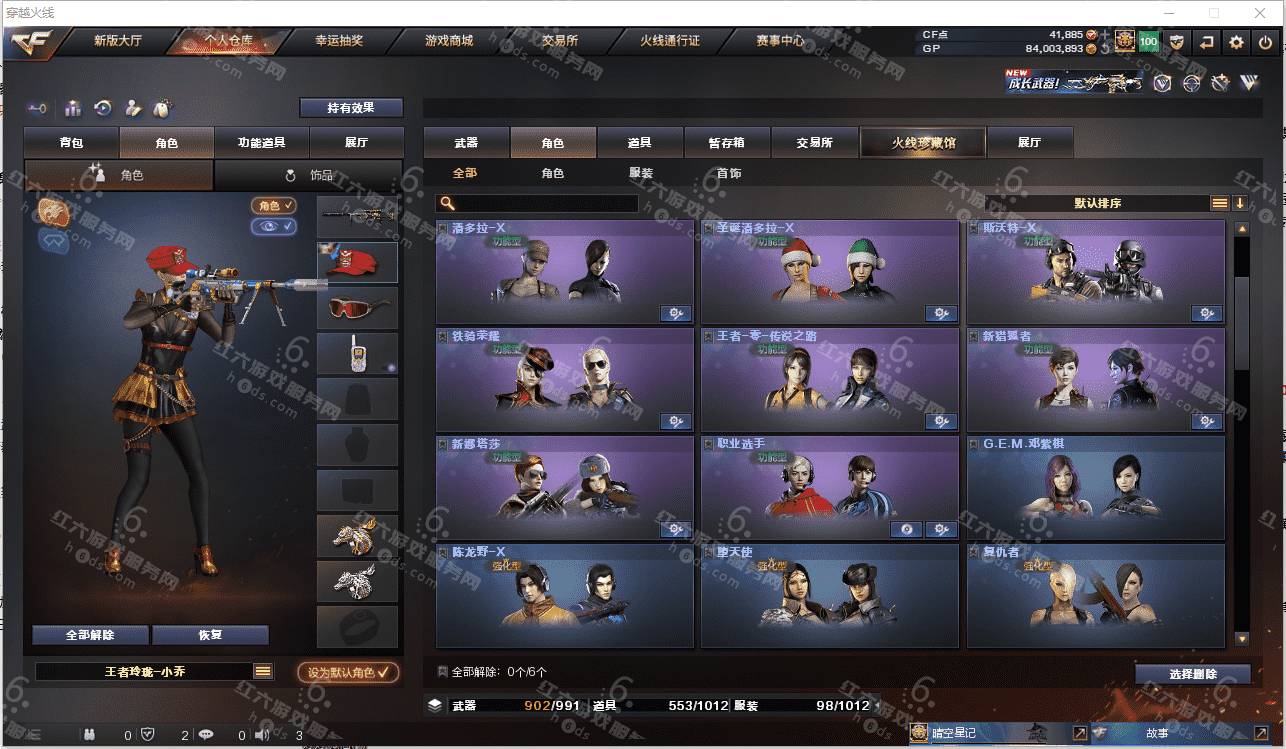Select the red cap equipment slot

[x=357, y=262]
